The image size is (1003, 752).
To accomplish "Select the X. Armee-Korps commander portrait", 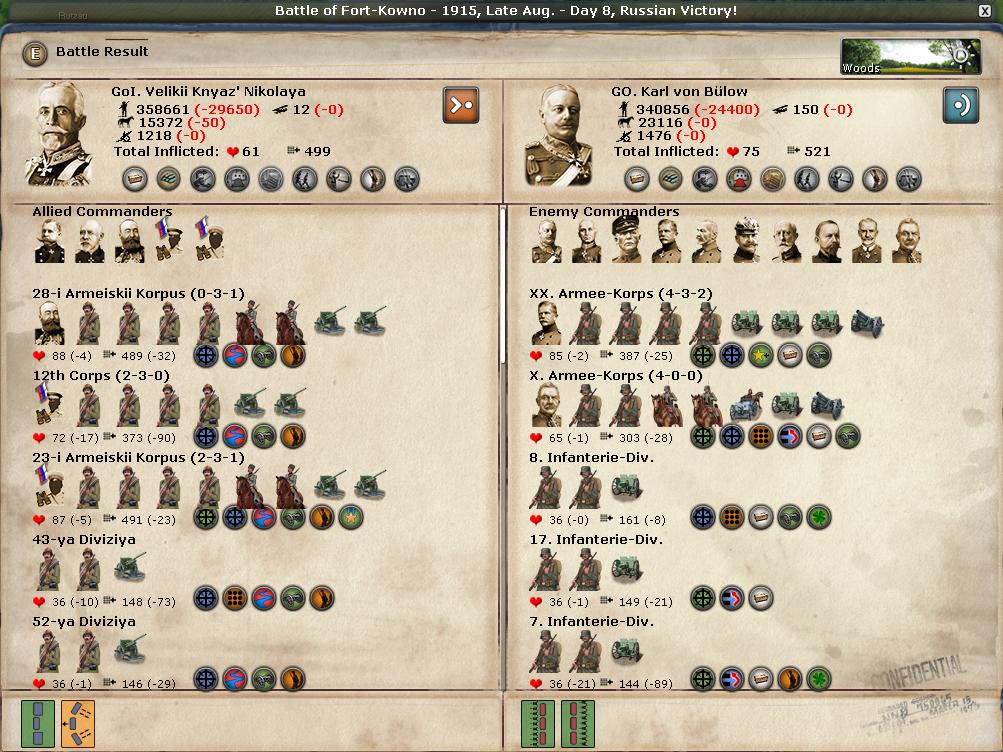I will (546, 406).
